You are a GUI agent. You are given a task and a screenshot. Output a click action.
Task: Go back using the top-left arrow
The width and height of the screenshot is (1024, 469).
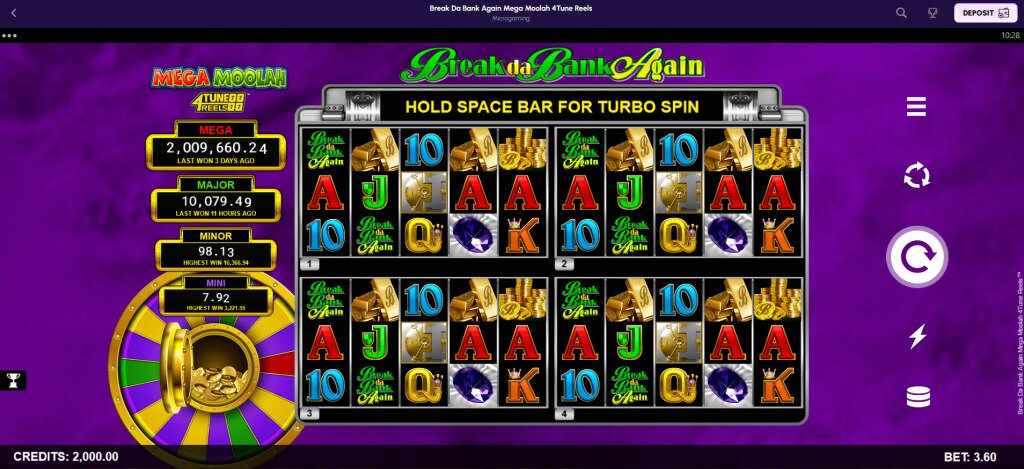[x=13, y=13]
